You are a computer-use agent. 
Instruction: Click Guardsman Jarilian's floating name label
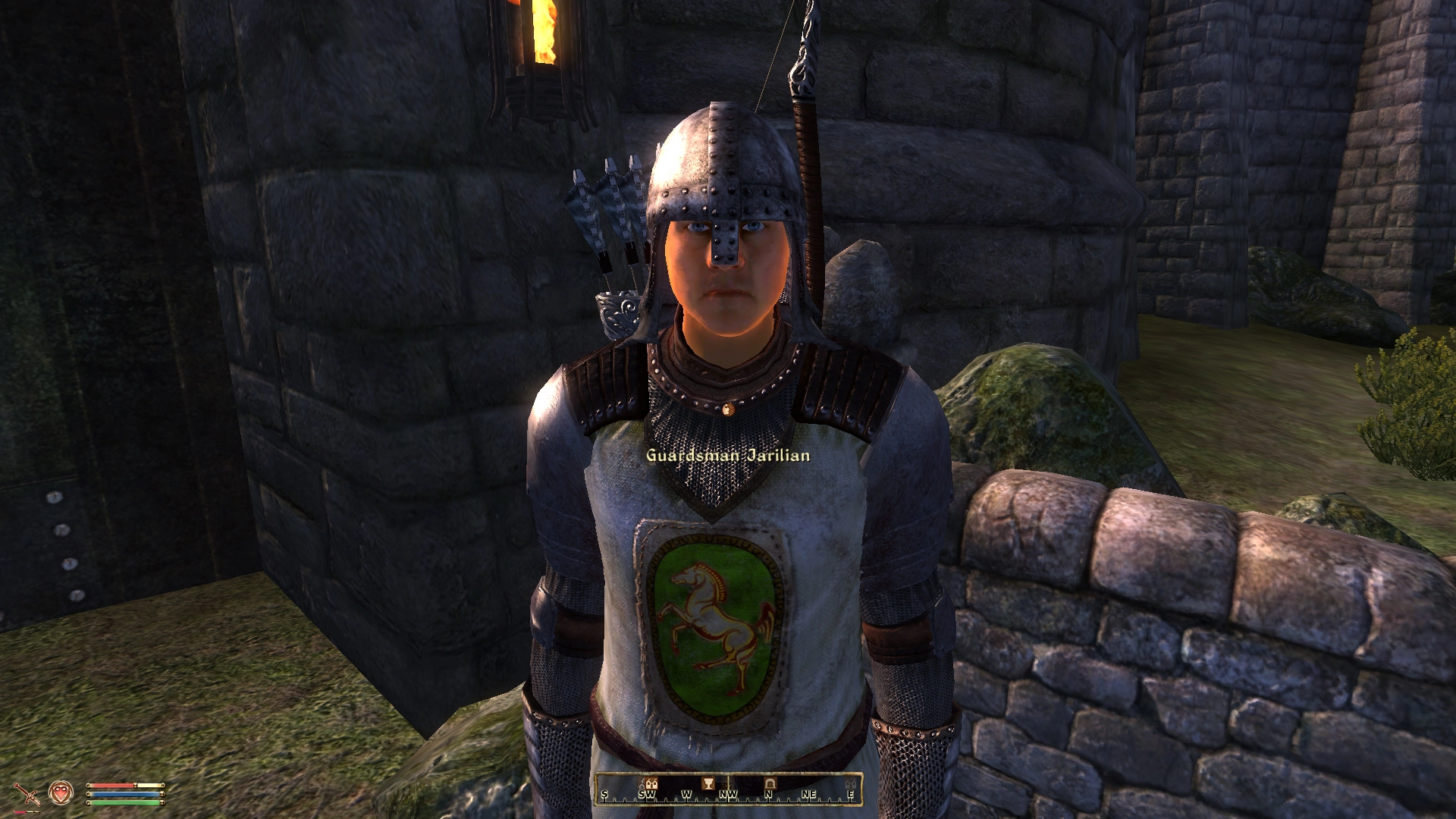[726, 455]
